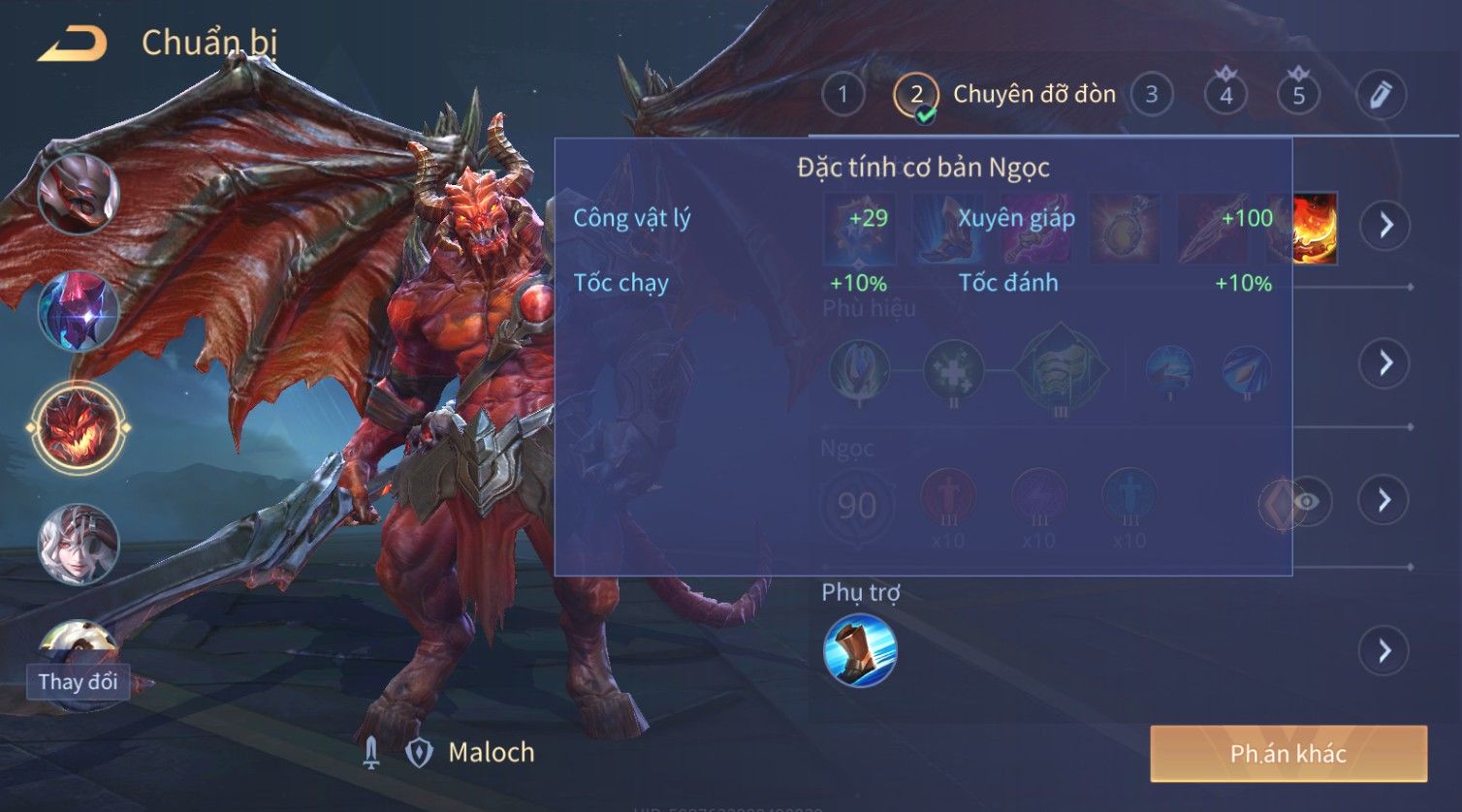This screenshot has height=812, width=1462.
Task: Open the equipment build arrow
Action: (x=1384, y=225)
